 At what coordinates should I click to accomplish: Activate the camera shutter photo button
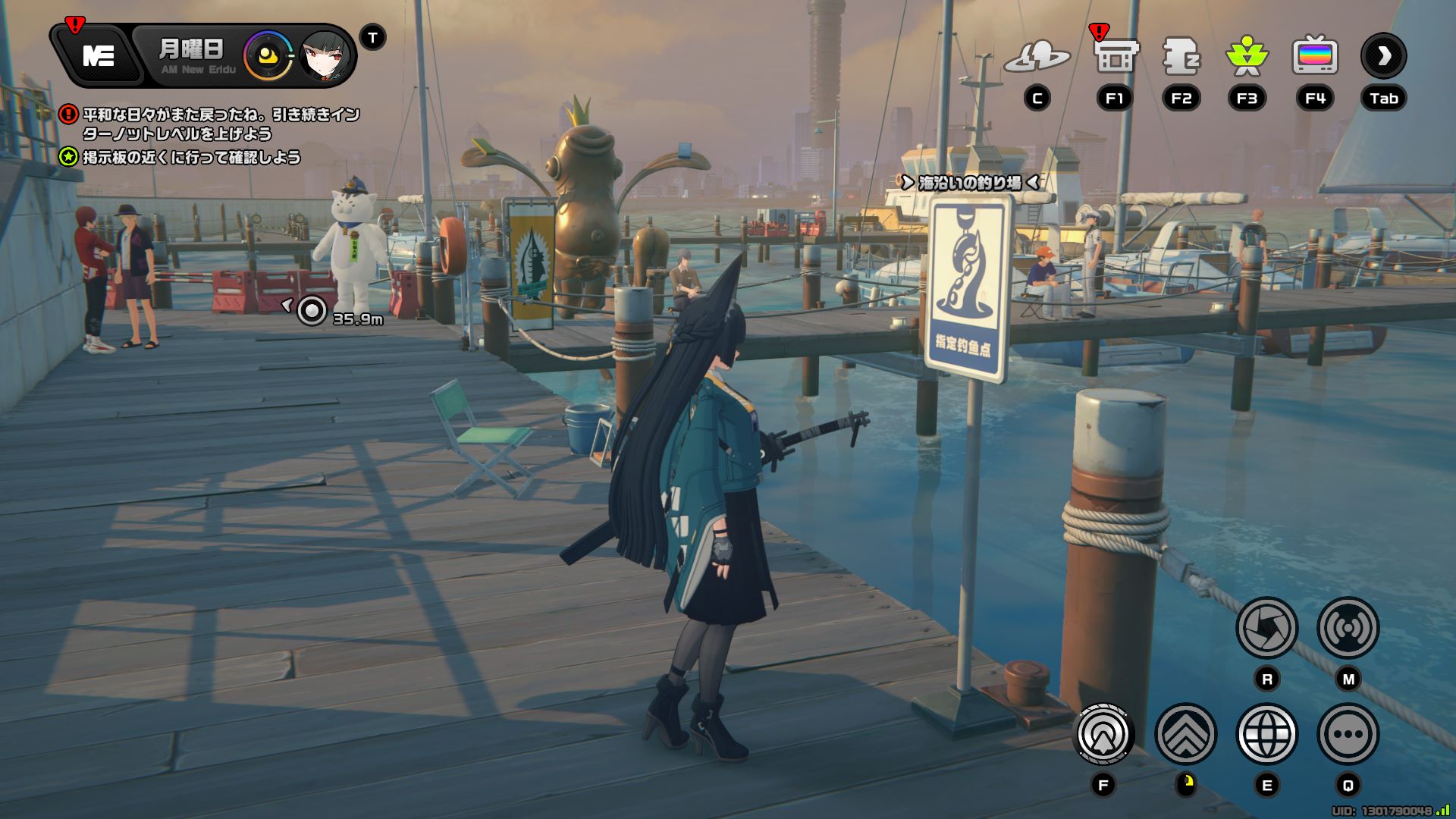(x=1266, y=628)
